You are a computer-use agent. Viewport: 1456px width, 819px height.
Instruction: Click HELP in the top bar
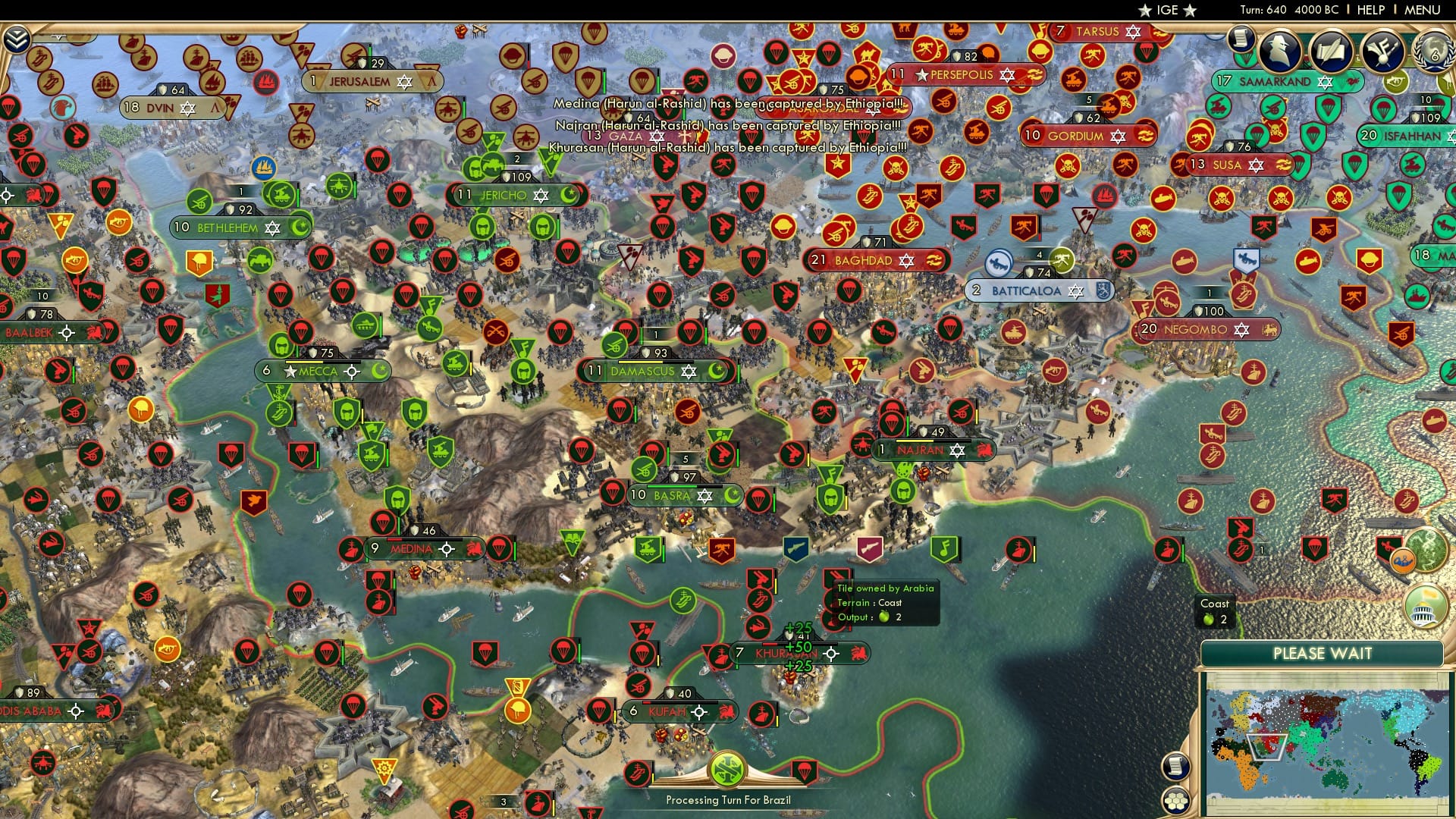click(x=1373, y=10)
